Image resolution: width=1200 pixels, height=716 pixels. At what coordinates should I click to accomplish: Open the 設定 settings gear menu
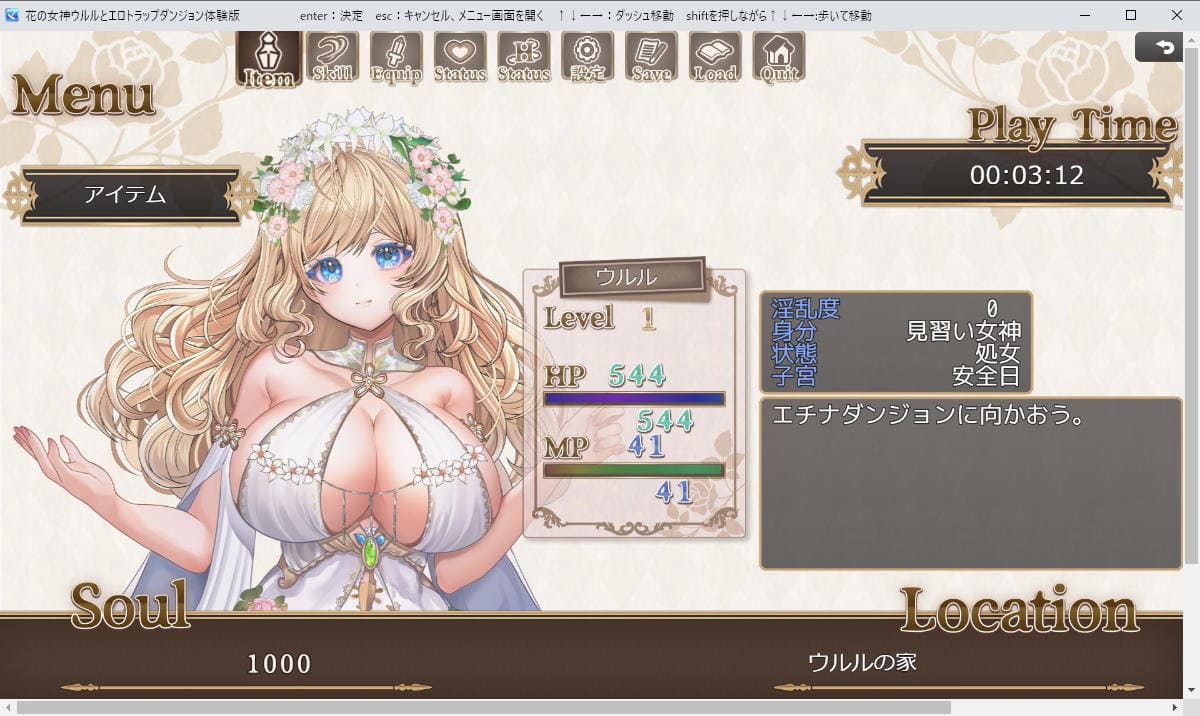tap(588, 58)
